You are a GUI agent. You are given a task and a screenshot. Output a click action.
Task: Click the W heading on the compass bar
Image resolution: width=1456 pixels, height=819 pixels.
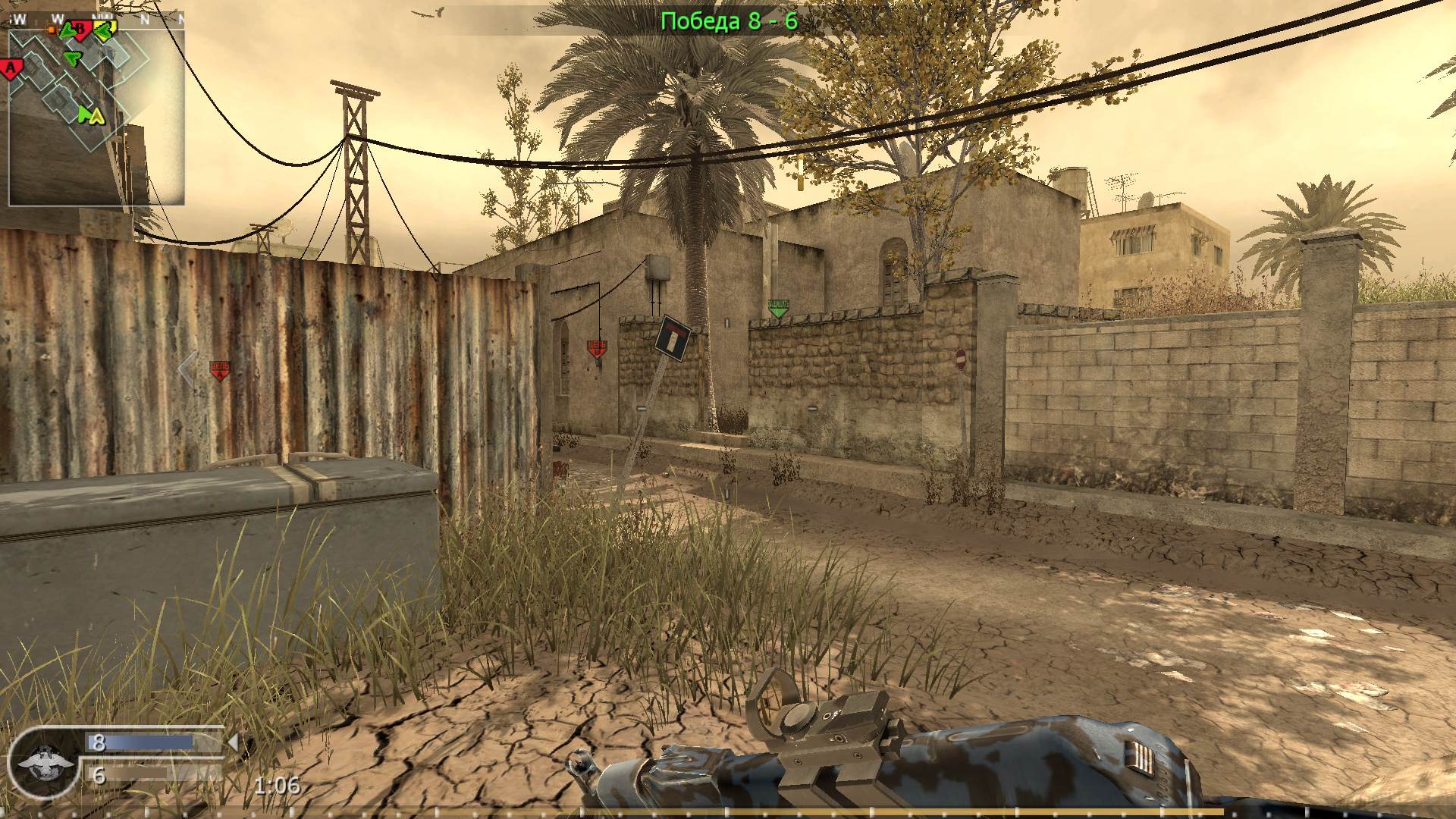55,17
